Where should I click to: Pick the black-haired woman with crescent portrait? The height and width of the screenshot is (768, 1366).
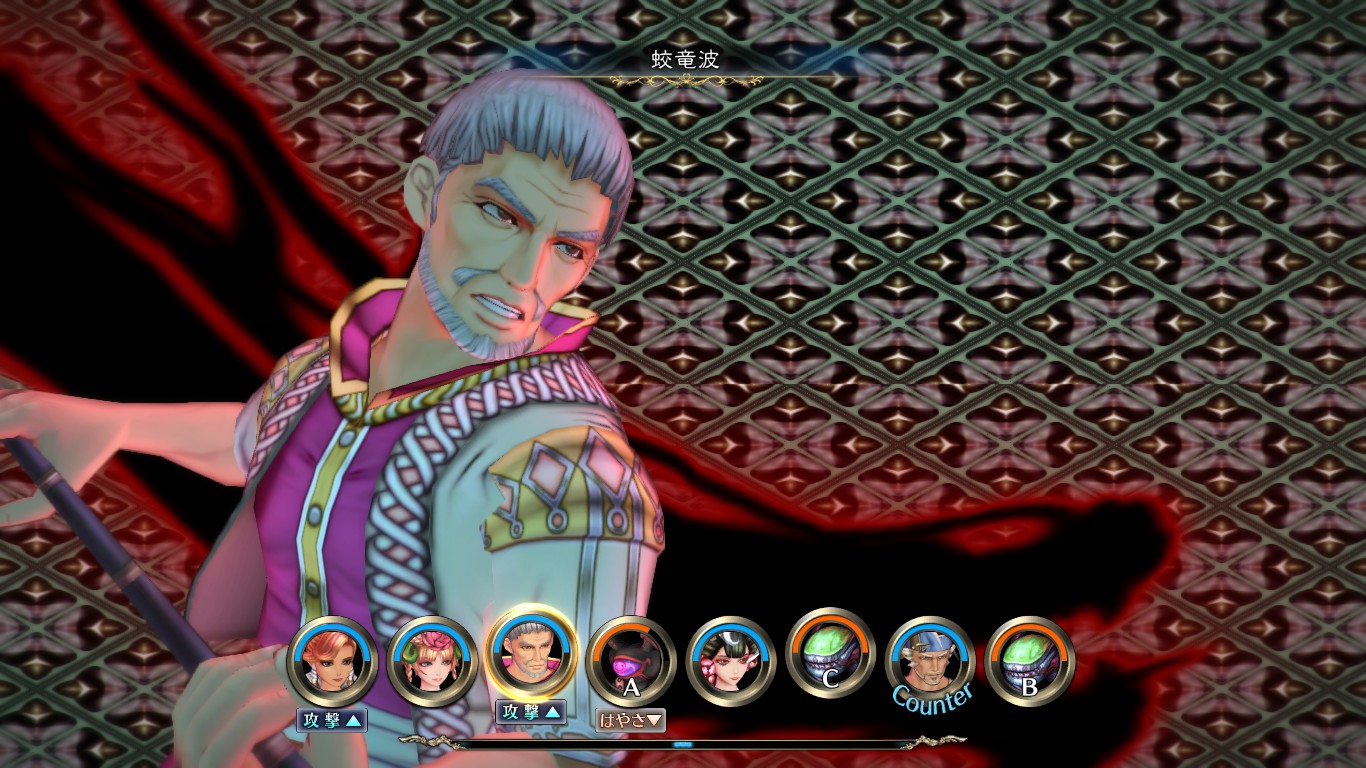click(x=731, y=661)
